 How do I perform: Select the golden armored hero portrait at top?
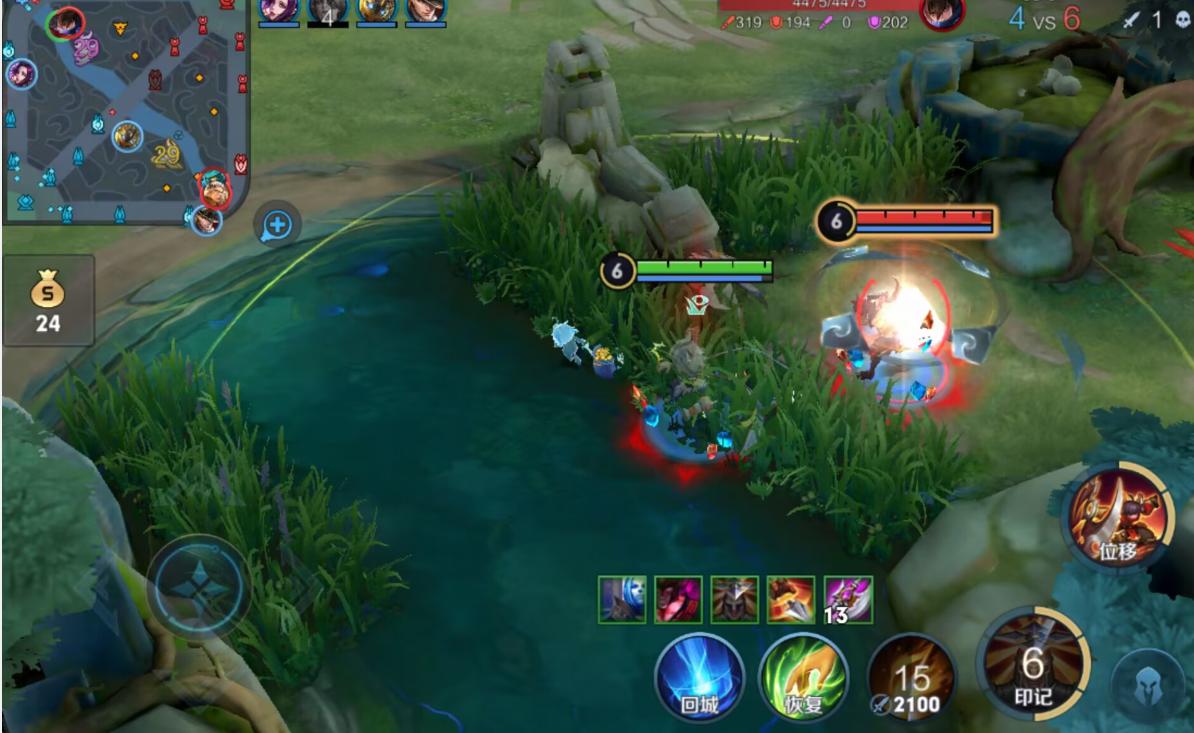click(376, 10)
